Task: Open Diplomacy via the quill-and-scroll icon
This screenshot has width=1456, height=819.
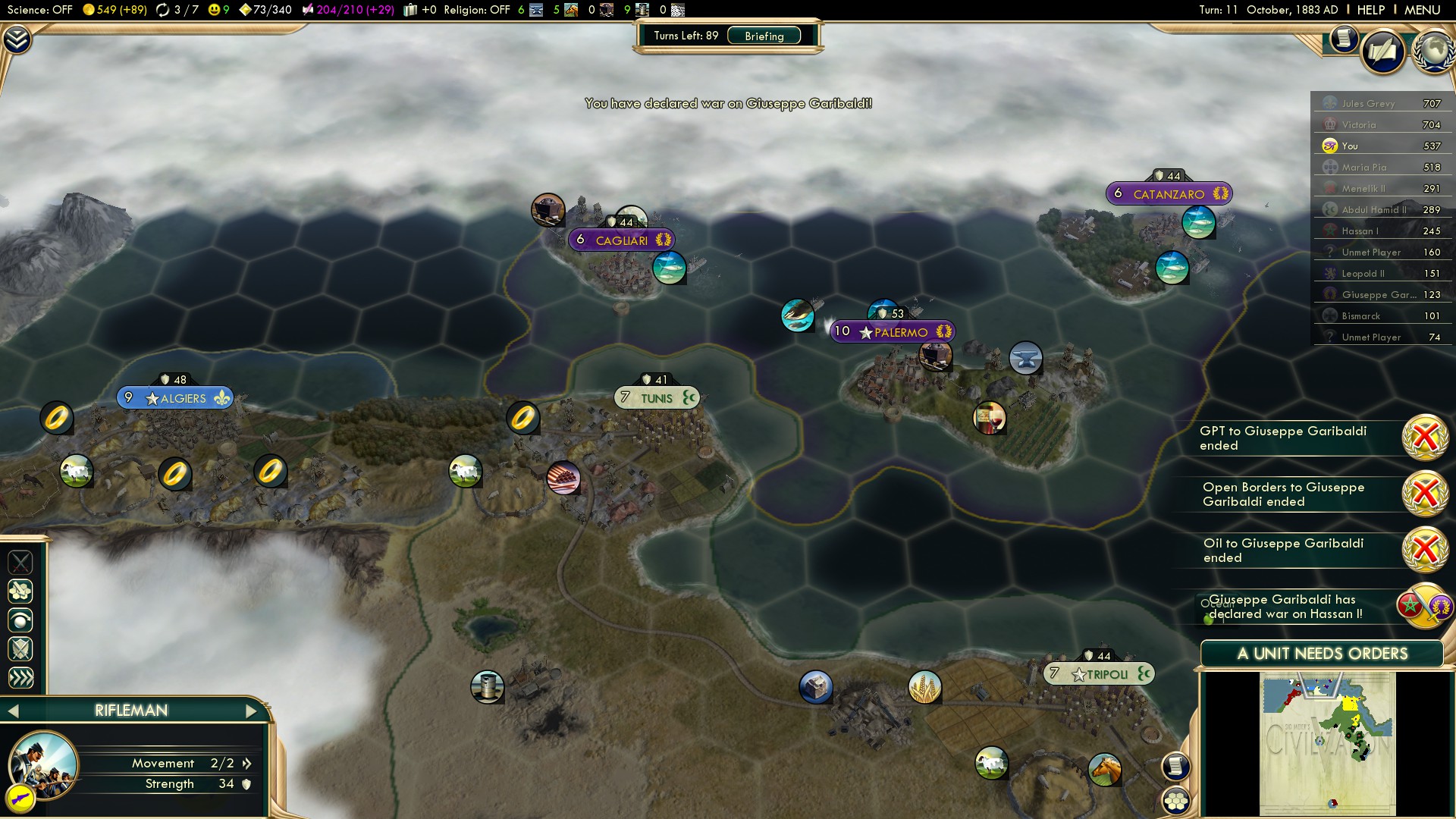Action: [x=1383, y=47]
